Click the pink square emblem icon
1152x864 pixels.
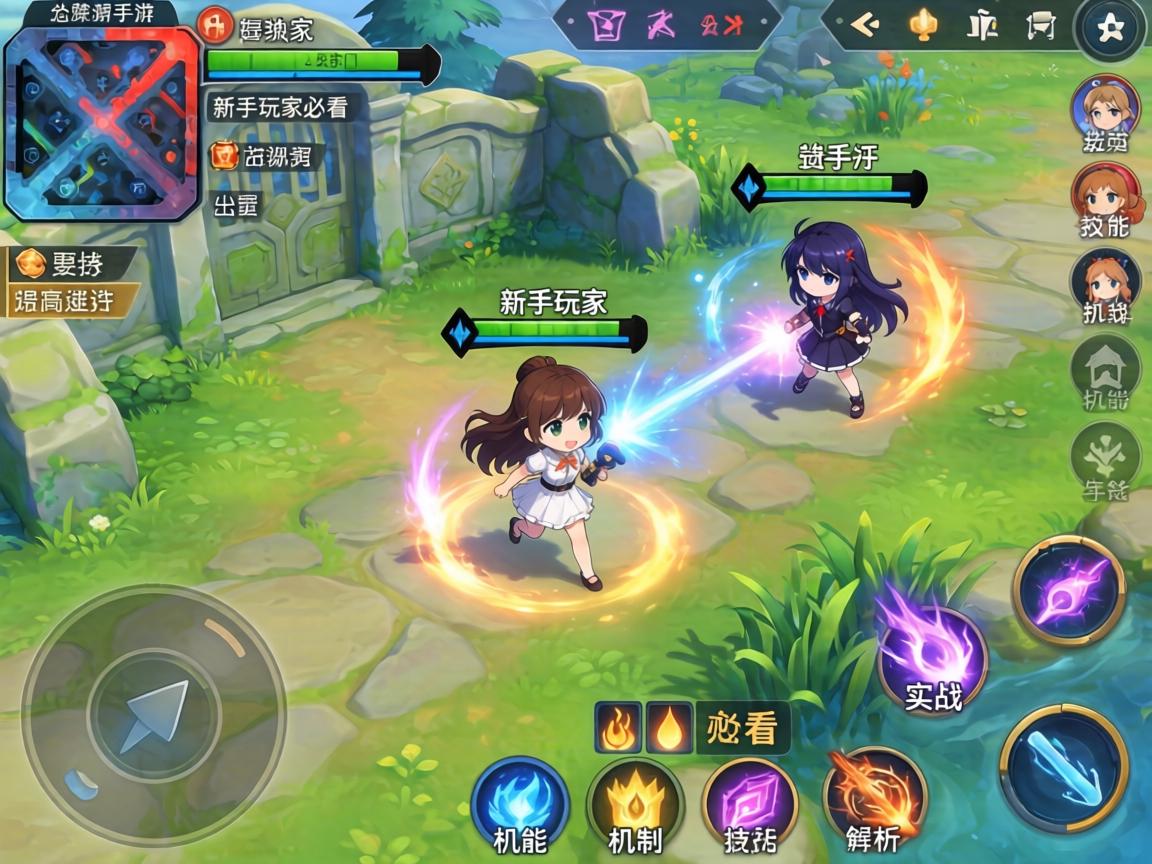[606, 25]
